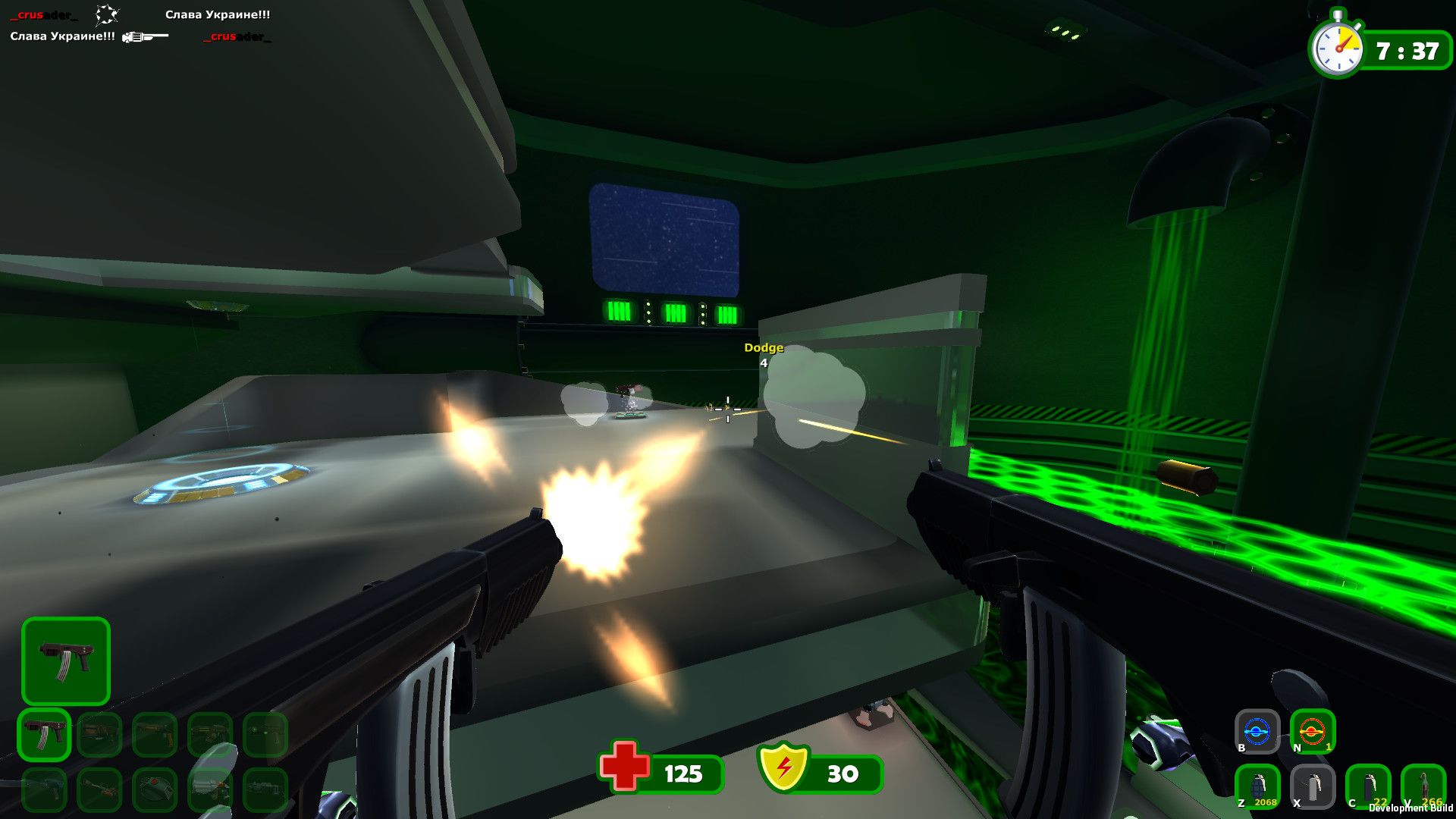This screenshot has width=1456, height=819.
Task: Activate the highlighted SMG slot in second row
Action: (x=44, y=734)
